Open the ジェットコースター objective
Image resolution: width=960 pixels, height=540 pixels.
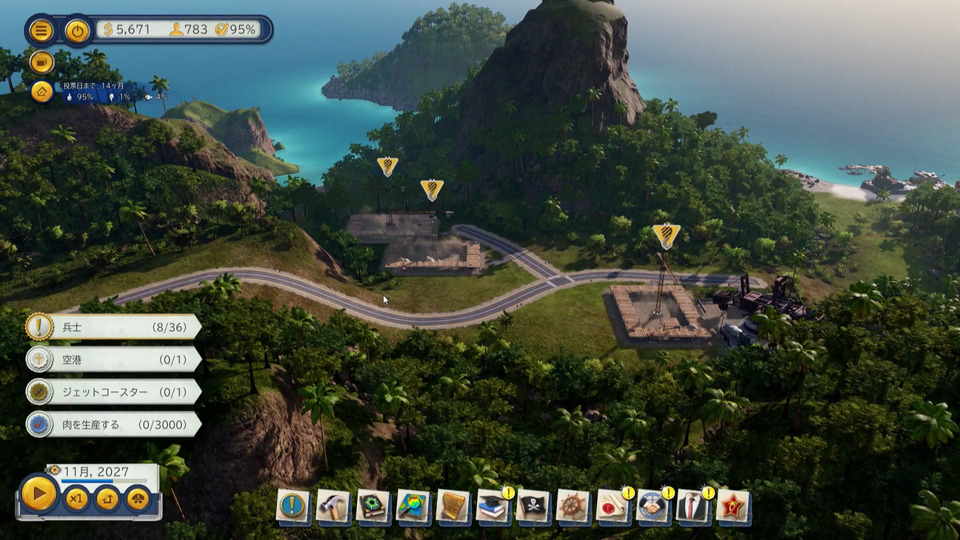(x=112, y=392)
